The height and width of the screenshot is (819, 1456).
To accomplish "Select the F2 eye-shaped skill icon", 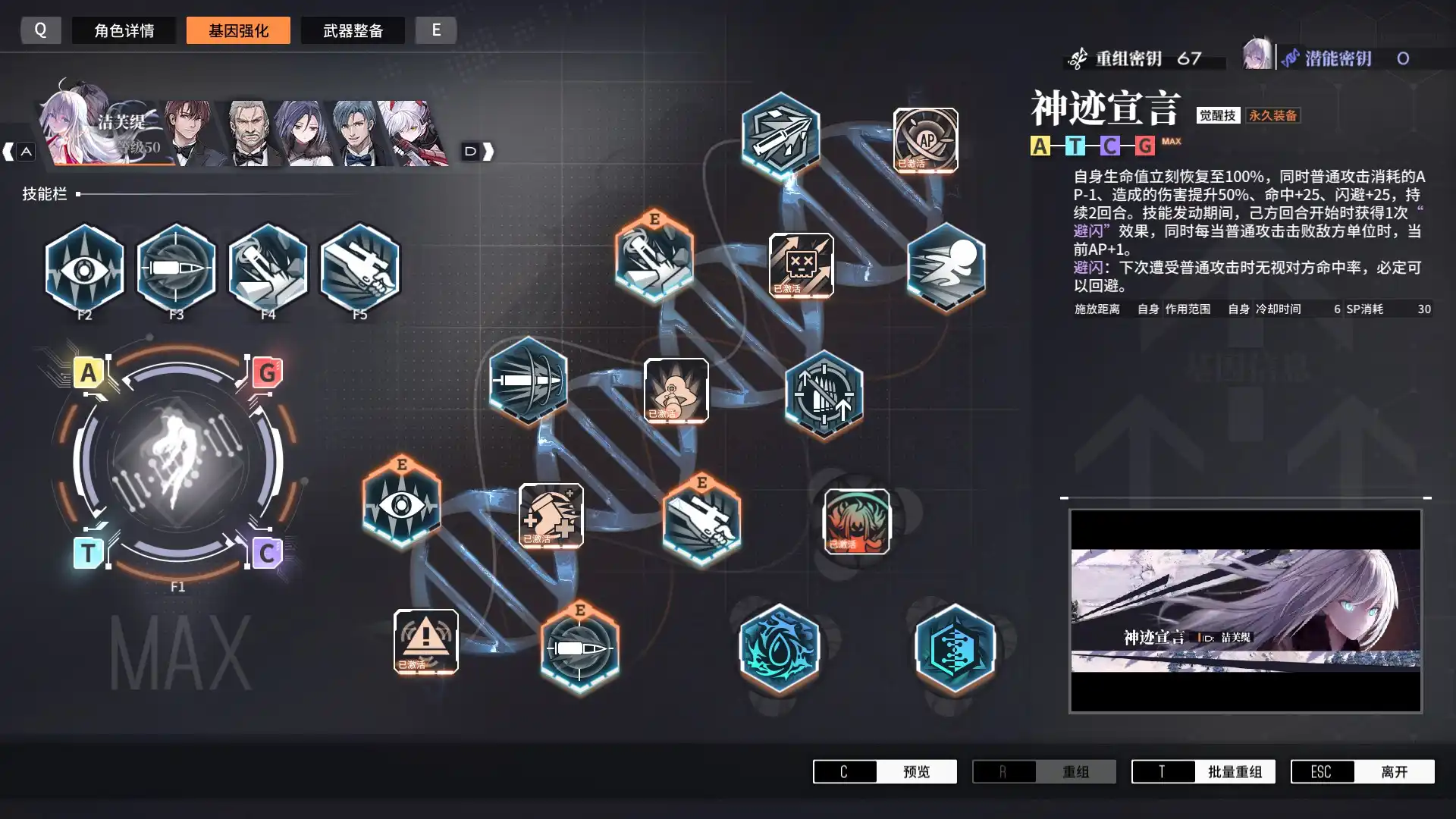I will [83, 269].
